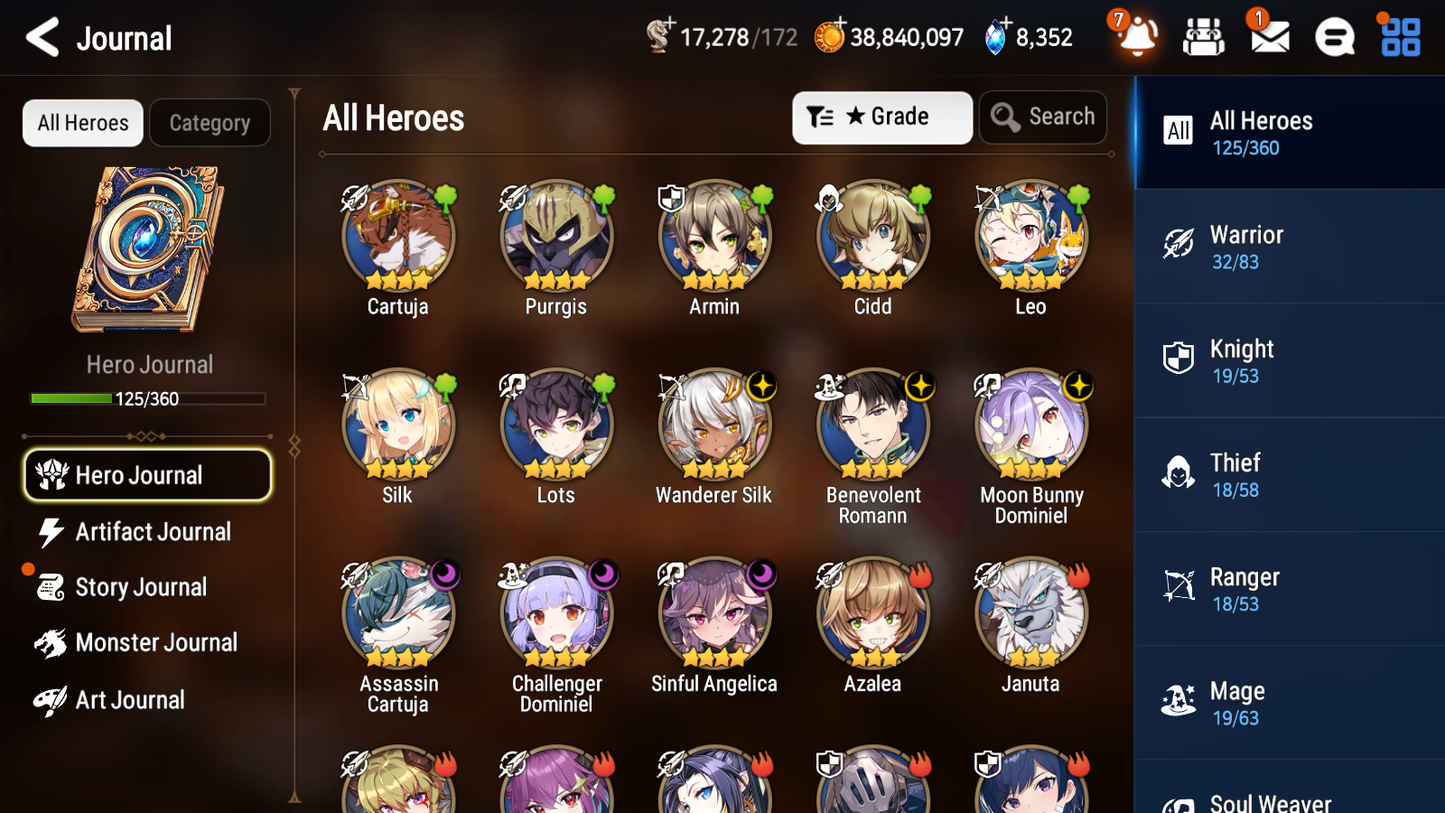Open Wanderer Silk's hero portrait

click(714, 424)
